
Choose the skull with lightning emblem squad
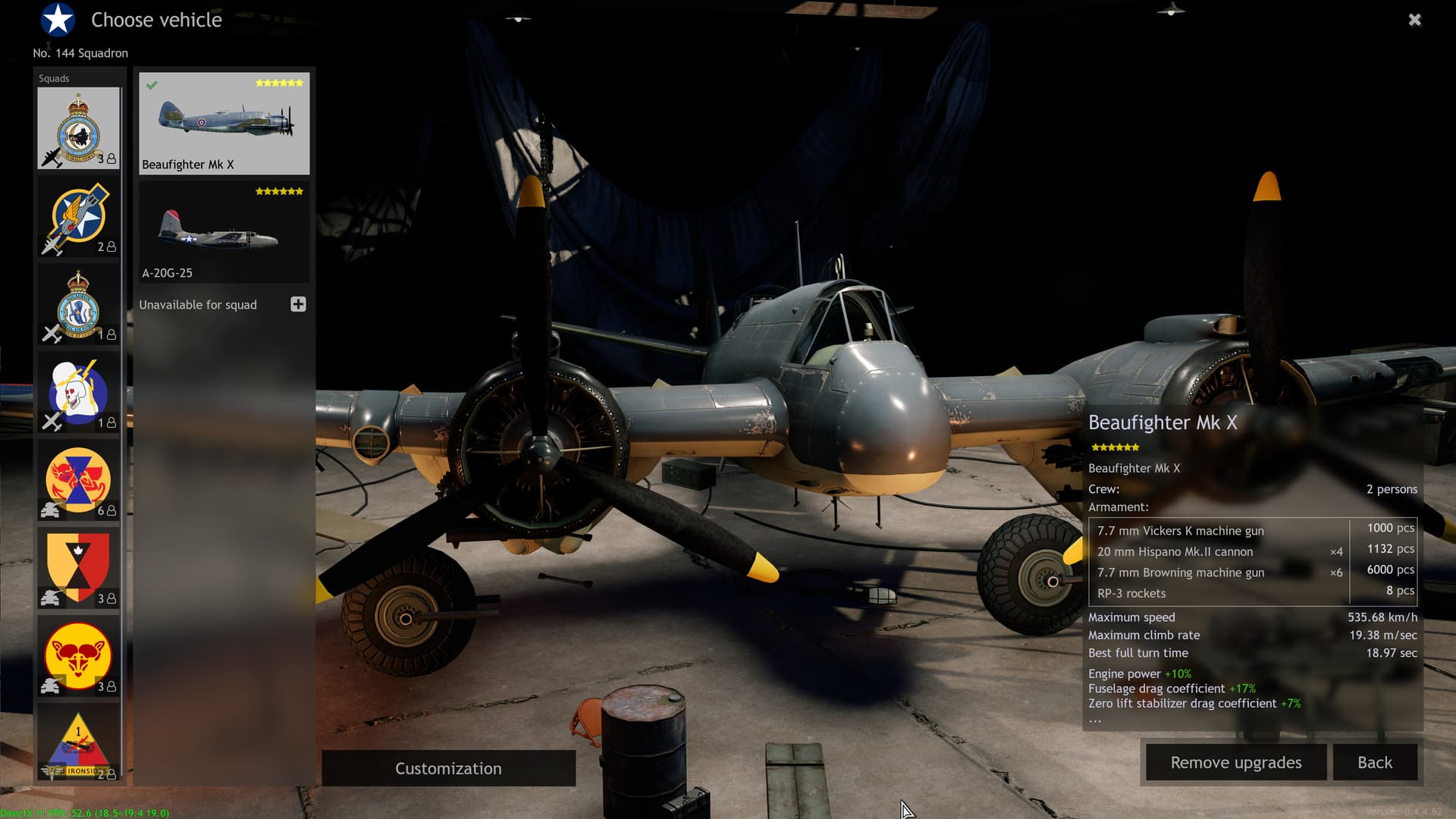tap(78, 393)
